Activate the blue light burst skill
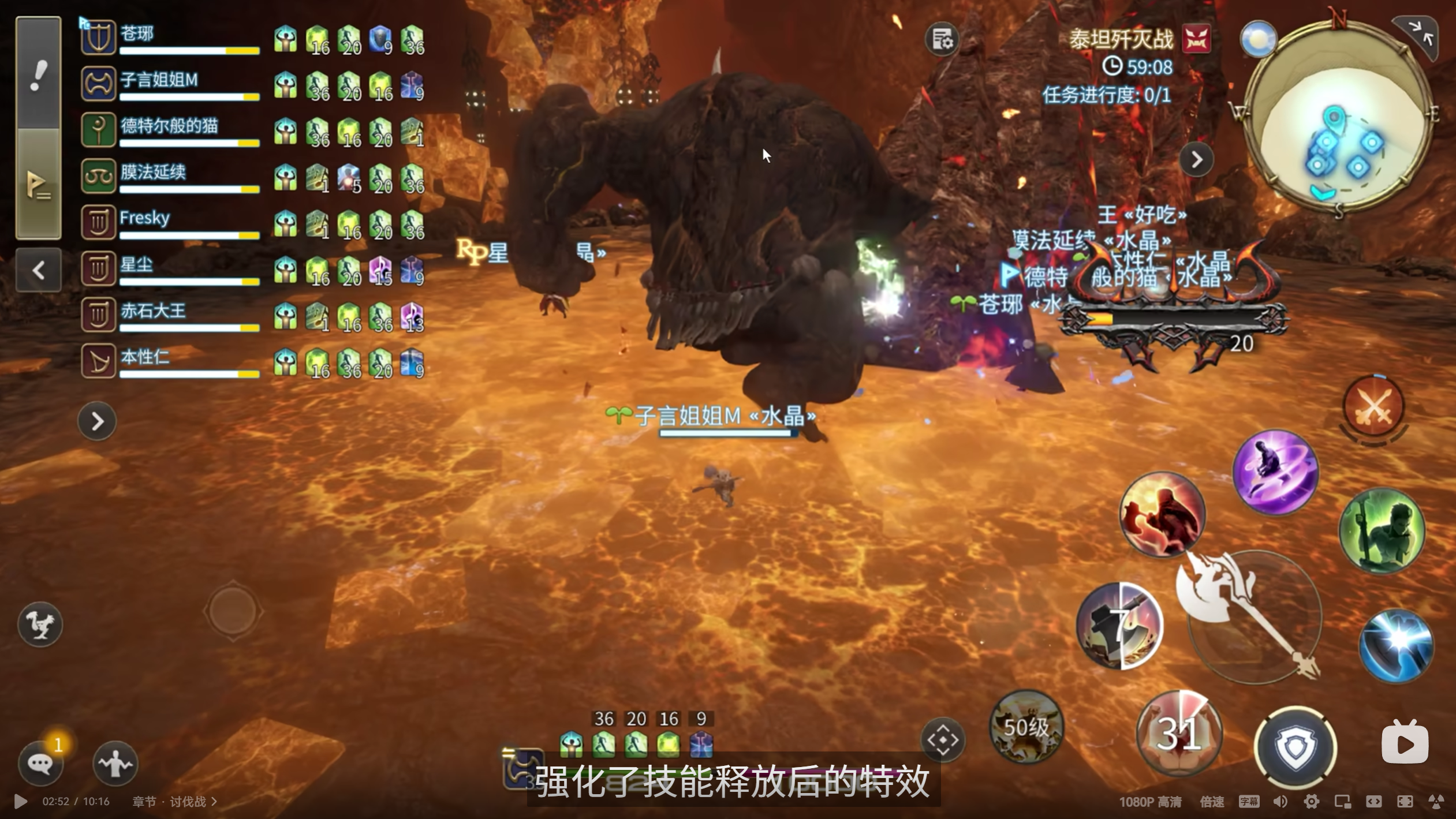1456x819 pixels. [x=1395, y=645]
